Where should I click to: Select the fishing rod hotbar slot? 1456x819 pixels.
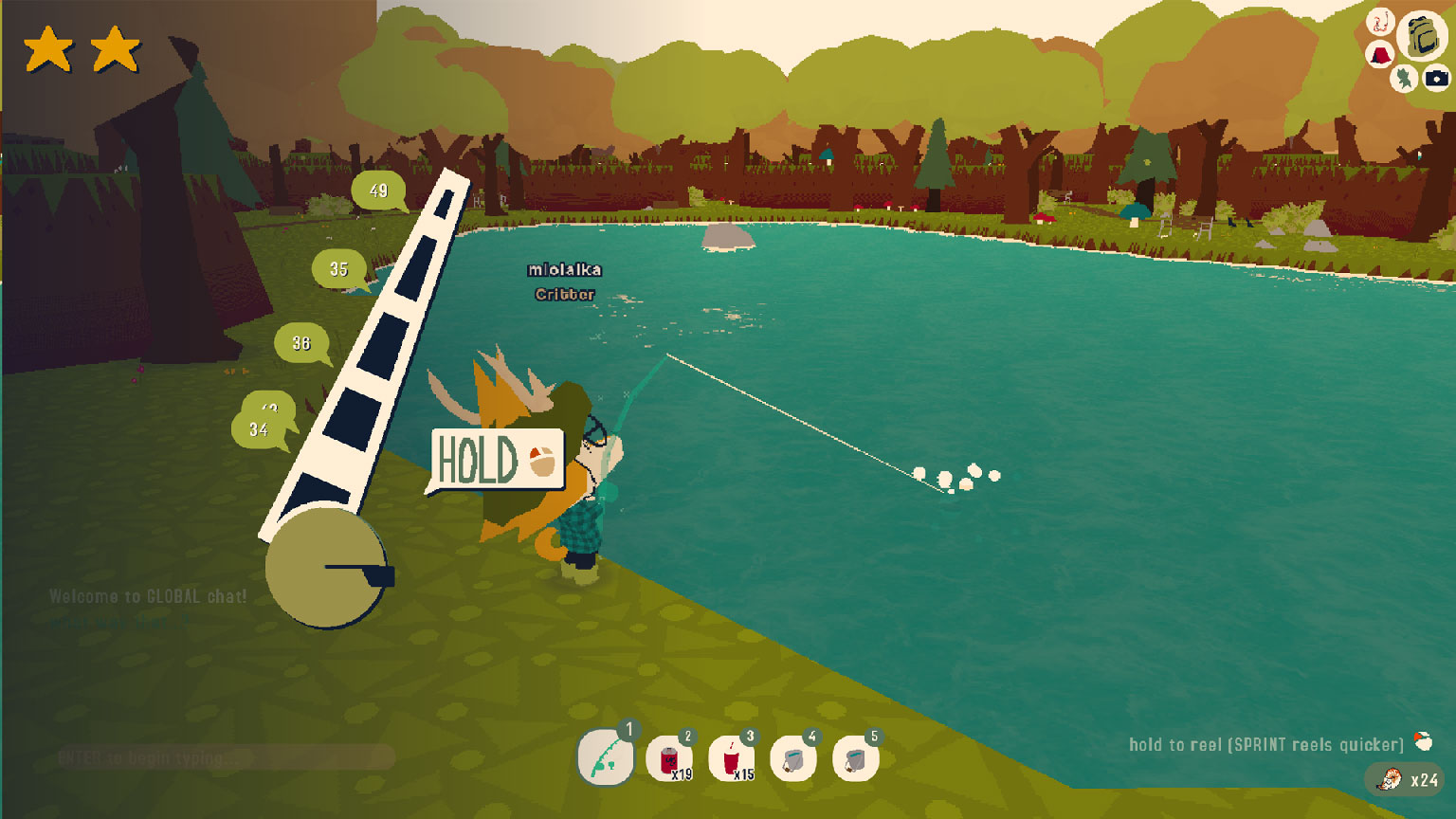(606, 758)
